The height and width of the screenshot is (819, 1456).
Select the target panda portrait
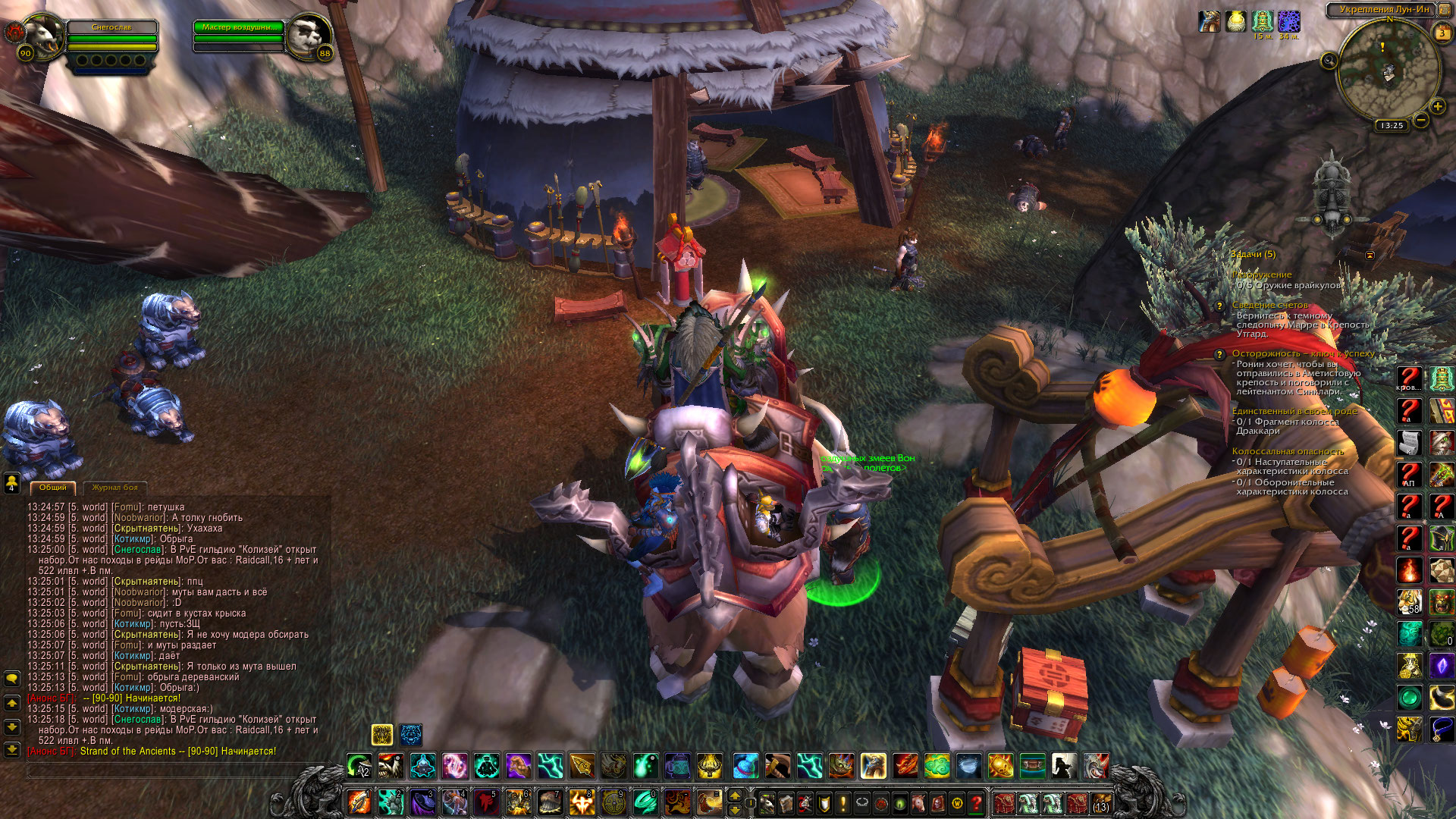click(309, 34)
